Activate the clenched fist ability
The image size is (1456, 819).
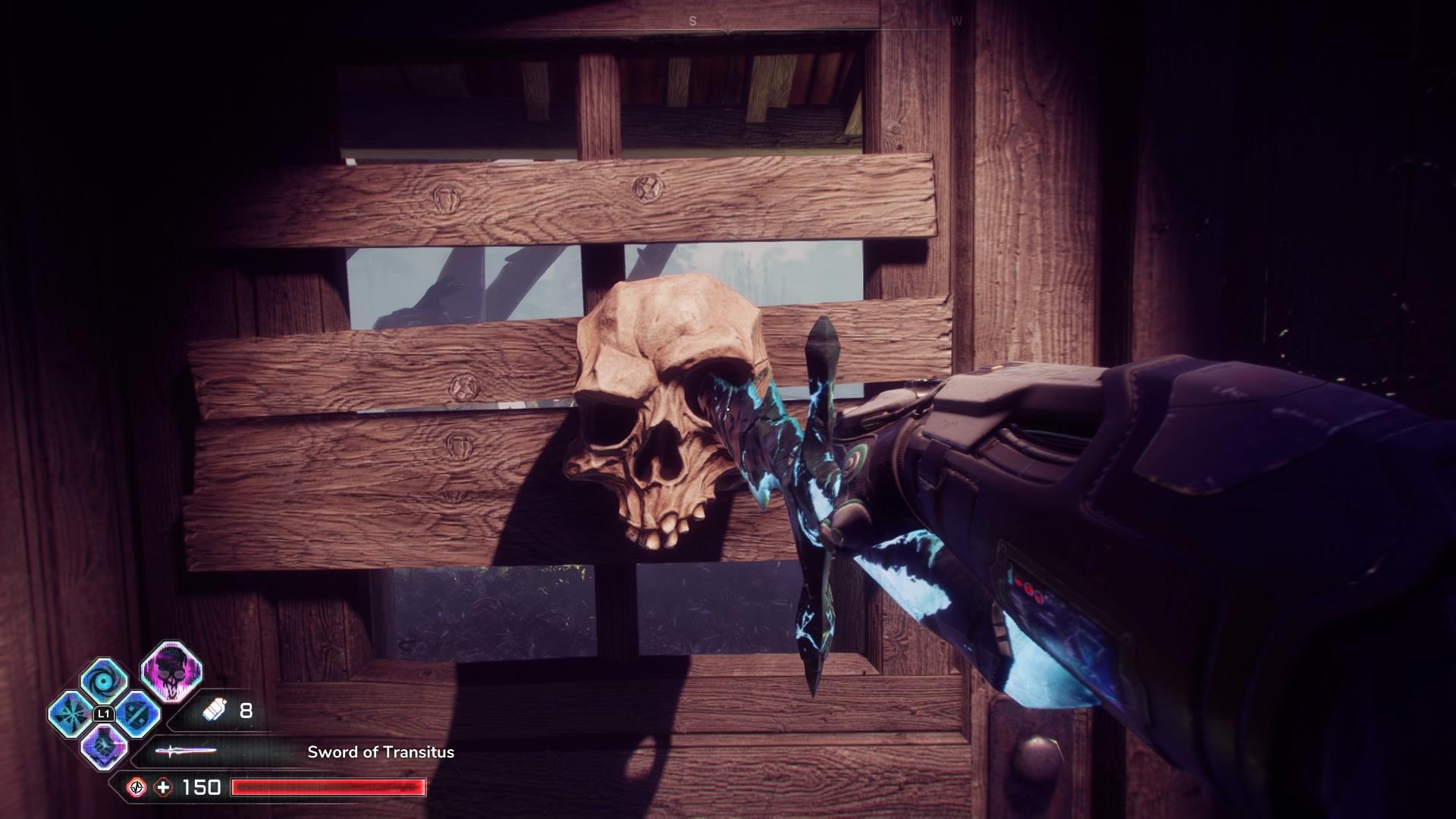tap(103, 746)
